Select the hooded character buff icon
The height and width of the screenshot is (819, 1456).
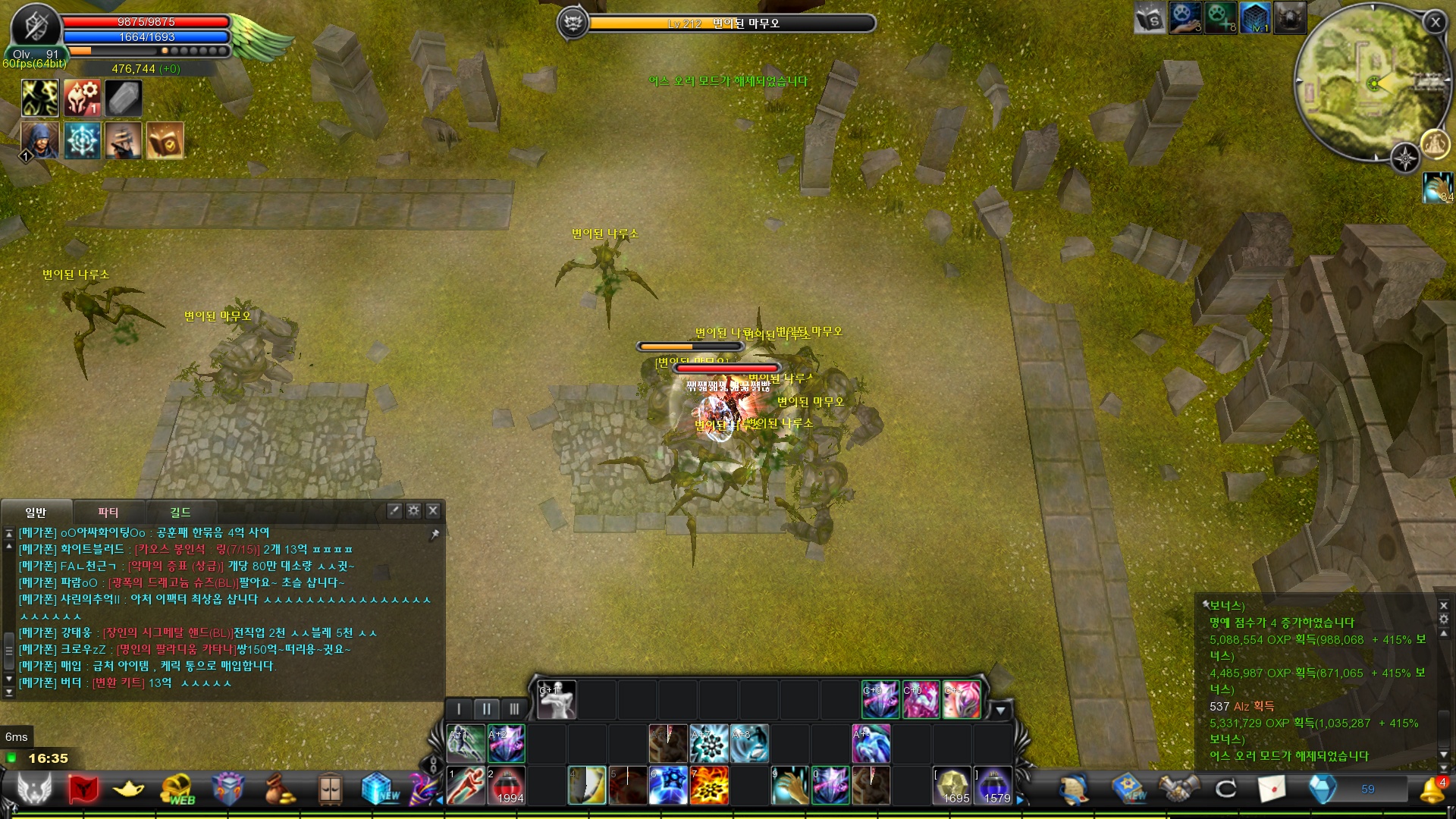[39, 140]
